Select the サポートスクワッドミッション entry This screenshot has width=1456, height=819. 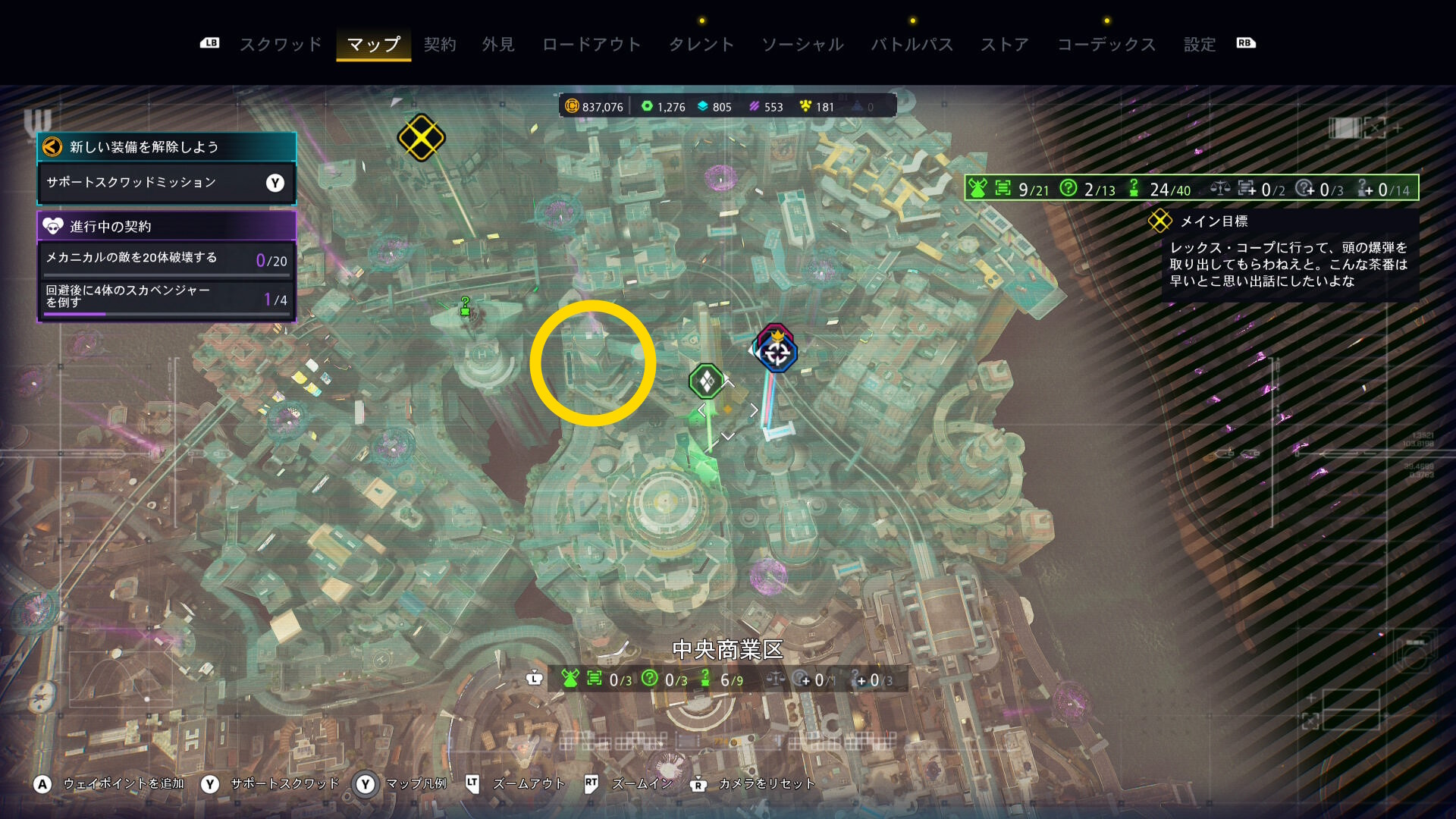coord(166,183)
